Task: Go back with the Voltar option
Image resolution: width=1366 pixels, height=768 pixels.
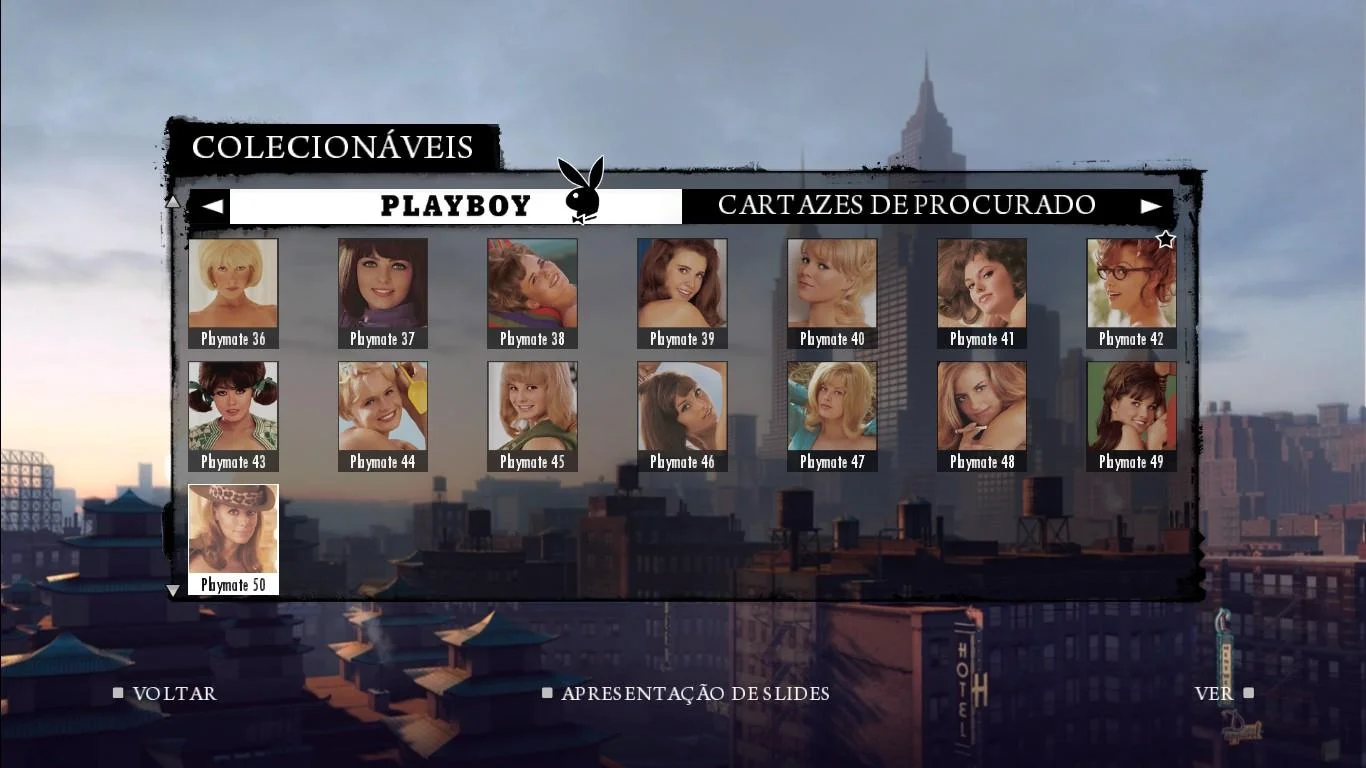Action: pos(174,693)
